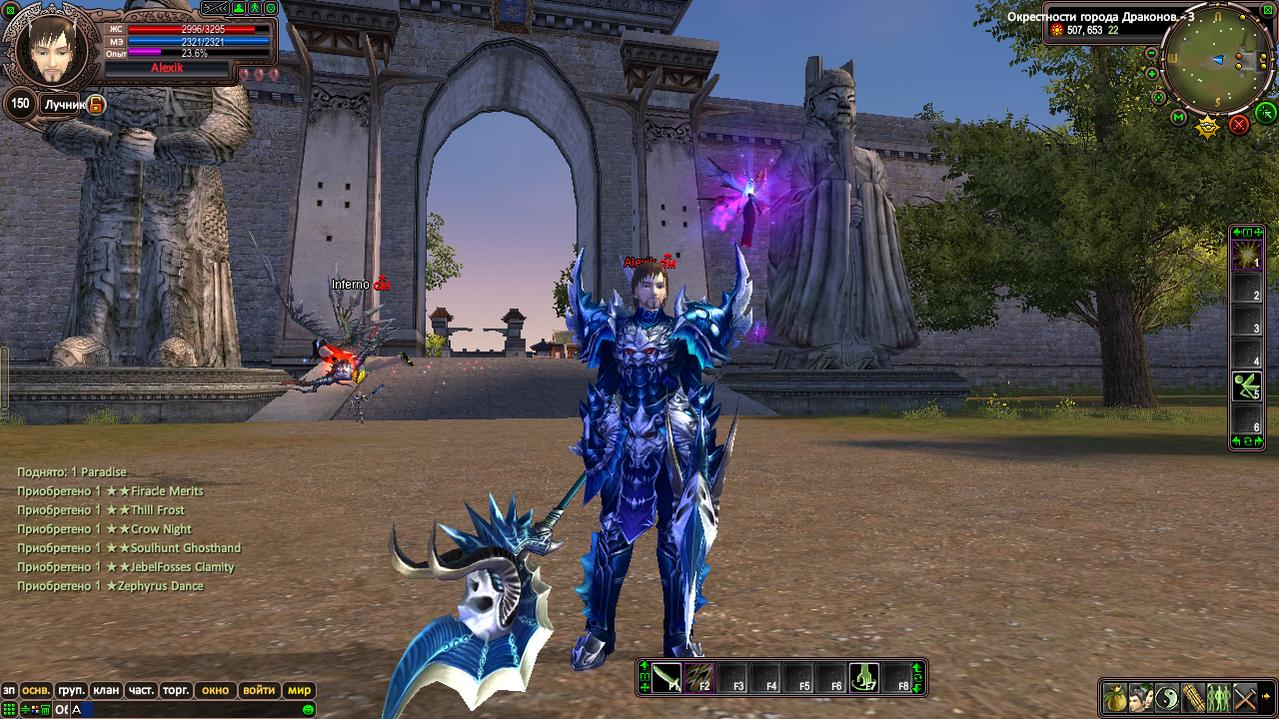
Task: Open the inventory bag icon
Action: pos(1115,697)
